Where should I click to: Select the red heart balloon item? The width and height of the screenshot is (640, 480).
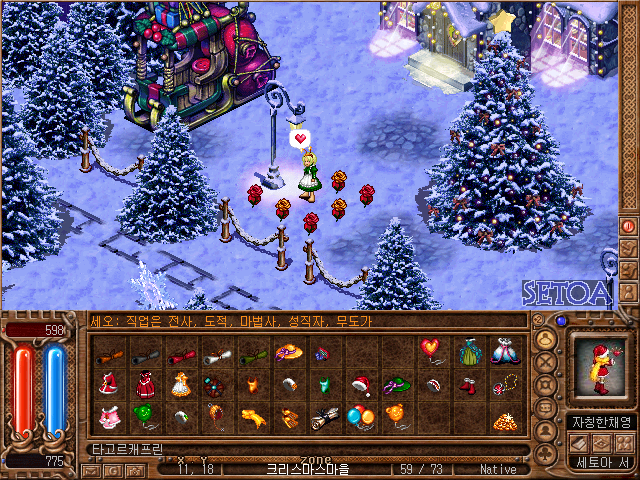pos(432,349)
